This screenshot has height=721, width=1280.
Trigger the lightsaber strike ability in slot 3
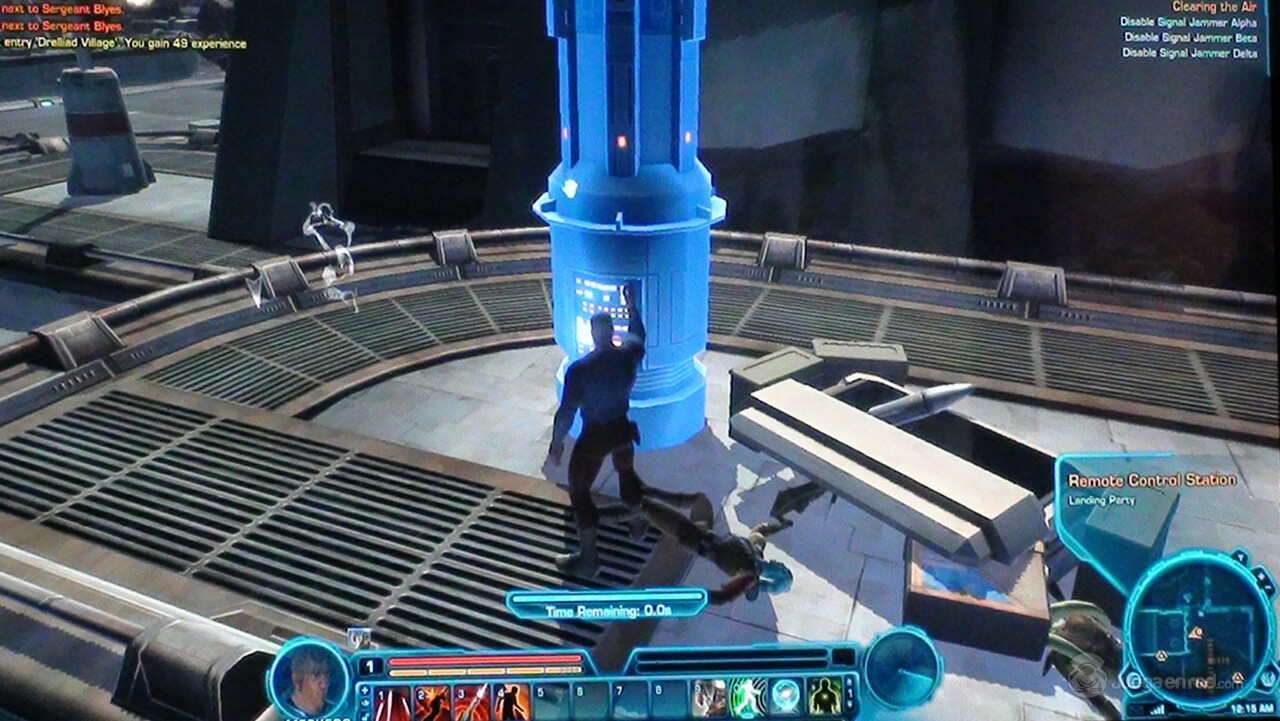click(471, 702)
